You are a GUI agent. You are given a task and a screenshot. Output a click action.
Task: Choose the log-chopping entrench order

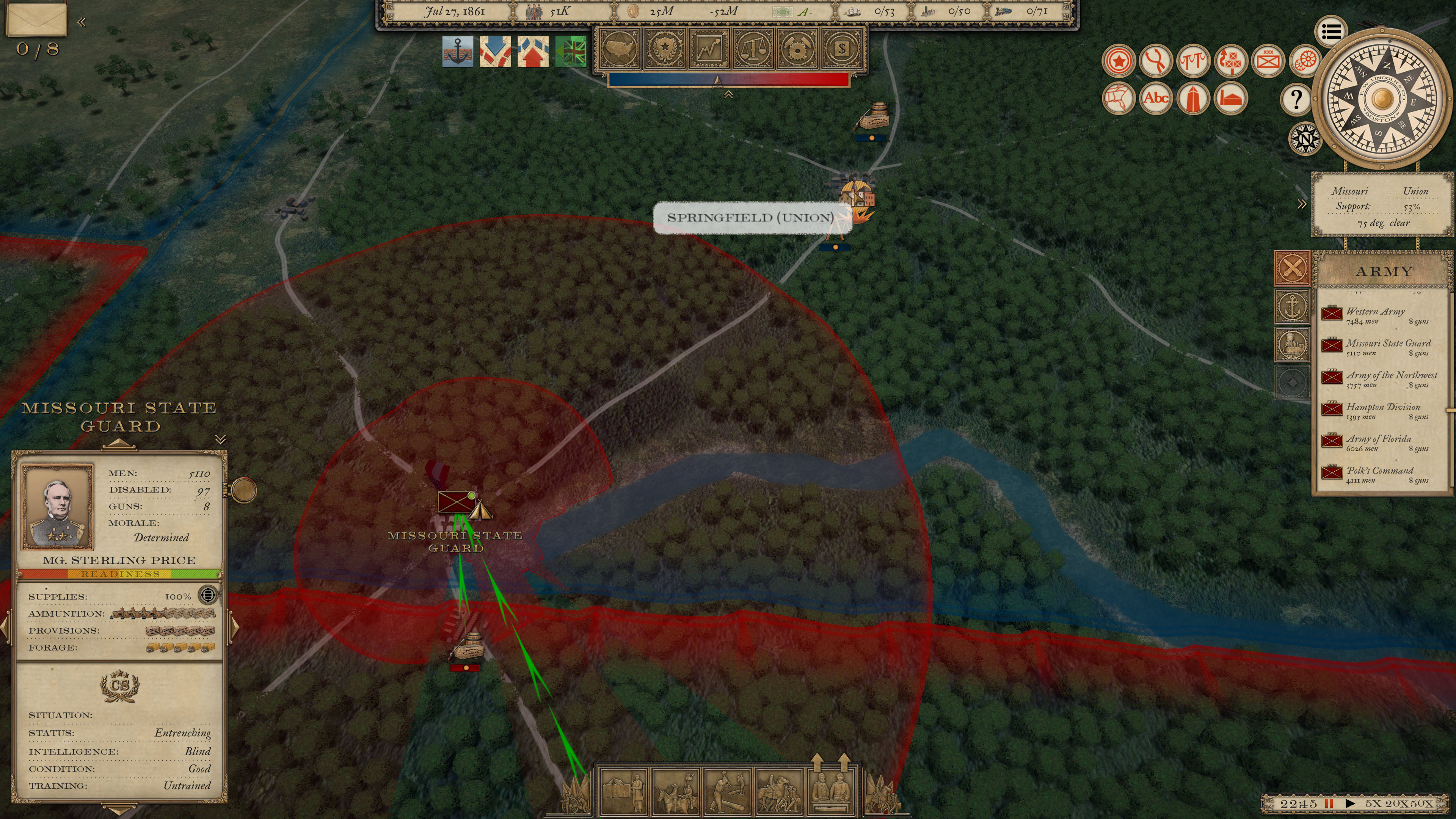click(x=728, y=792)
